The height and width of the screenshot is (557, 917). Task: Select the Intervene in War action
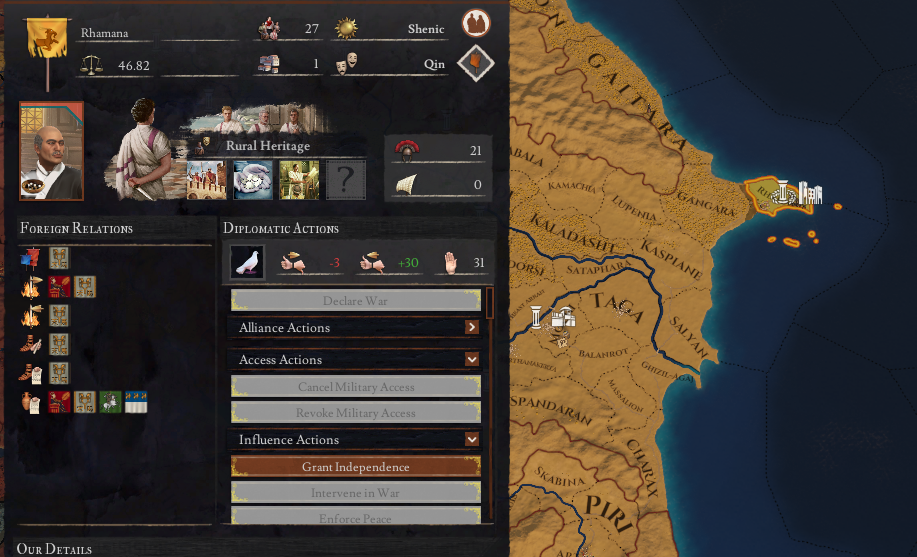click(356, 493)
